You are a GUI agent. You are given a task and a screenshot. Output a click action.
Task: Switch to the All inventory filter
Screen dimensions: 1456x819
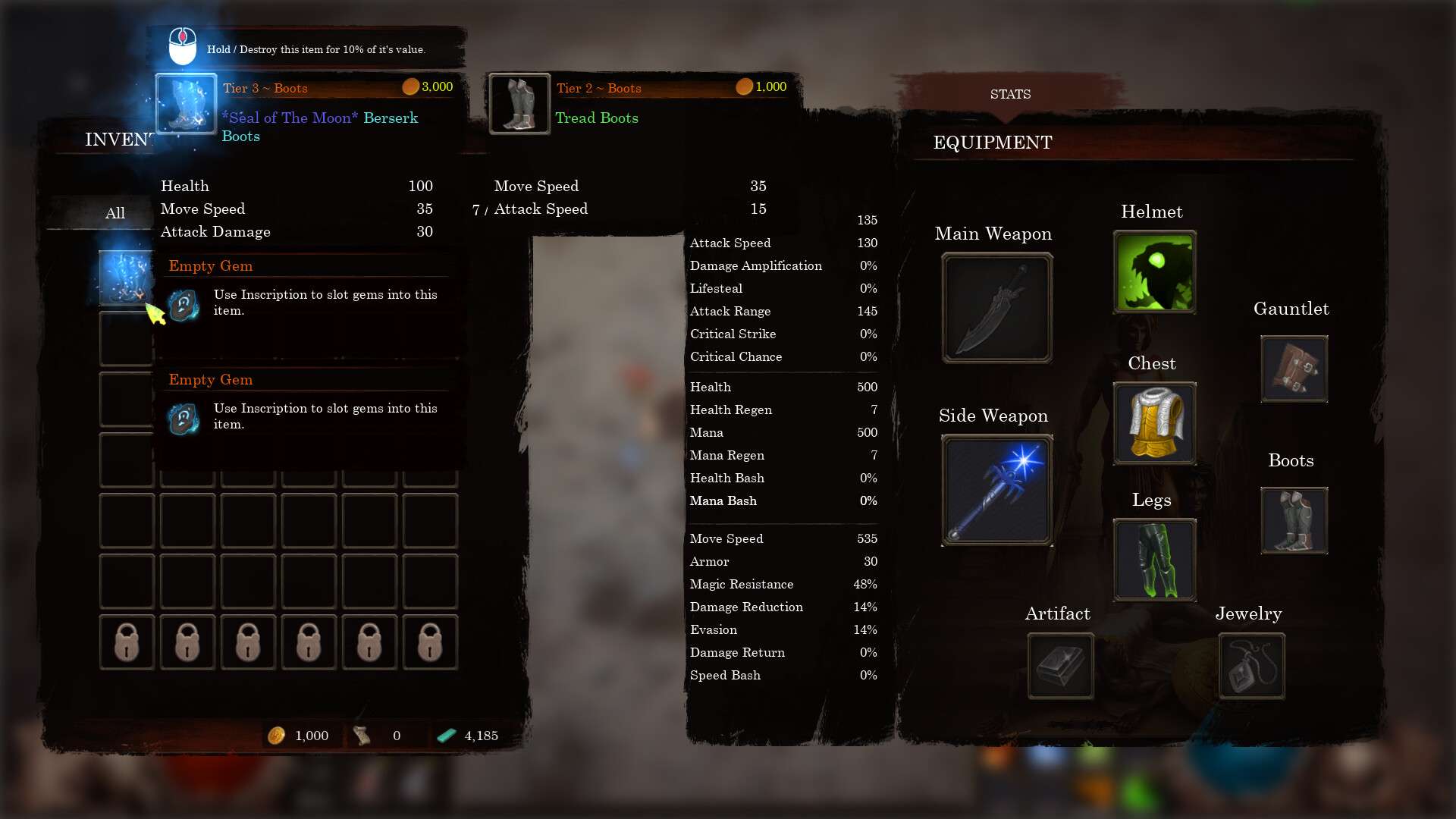pos(115,213)
